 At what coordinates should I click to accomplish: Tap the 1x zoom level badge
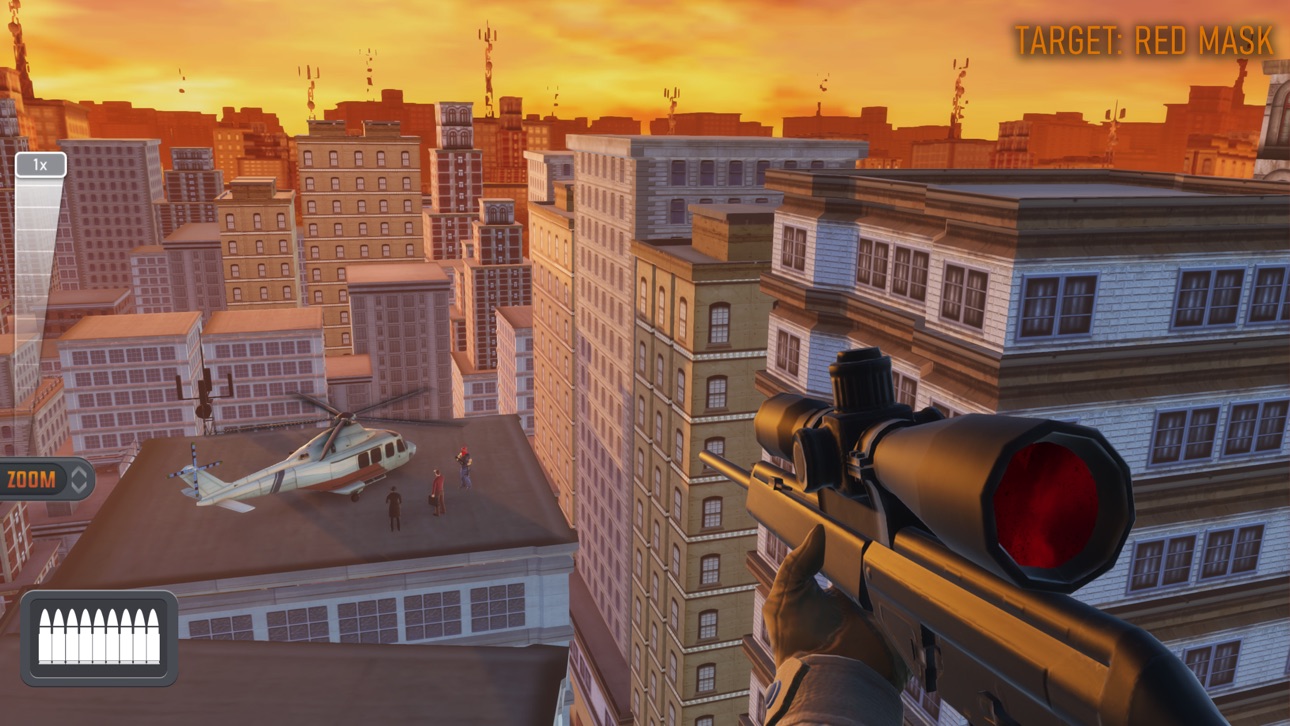[x=41, y=163]
